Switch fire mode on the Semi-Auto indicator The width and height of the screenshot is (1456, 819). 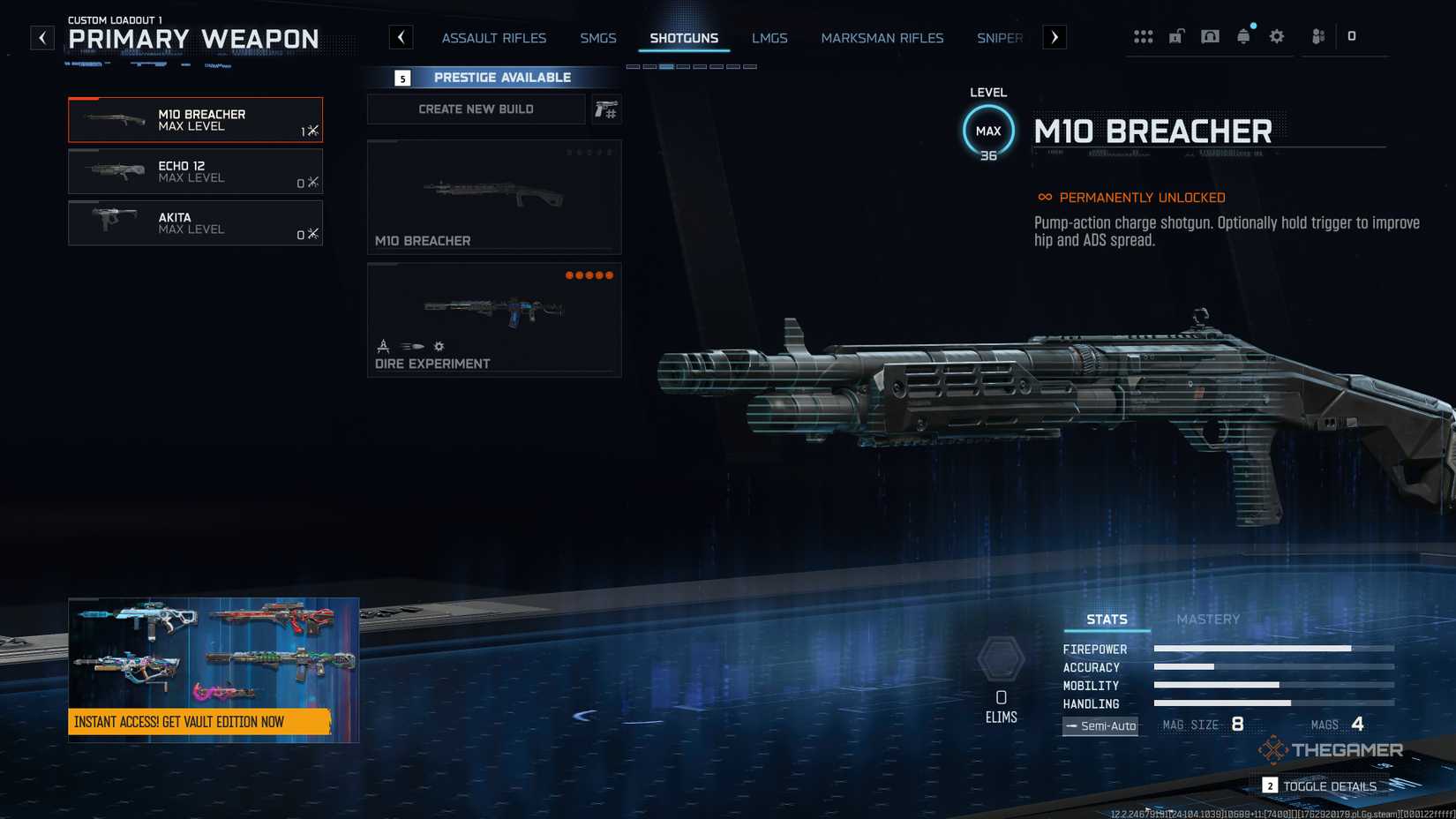click(x=1100, y=725)
